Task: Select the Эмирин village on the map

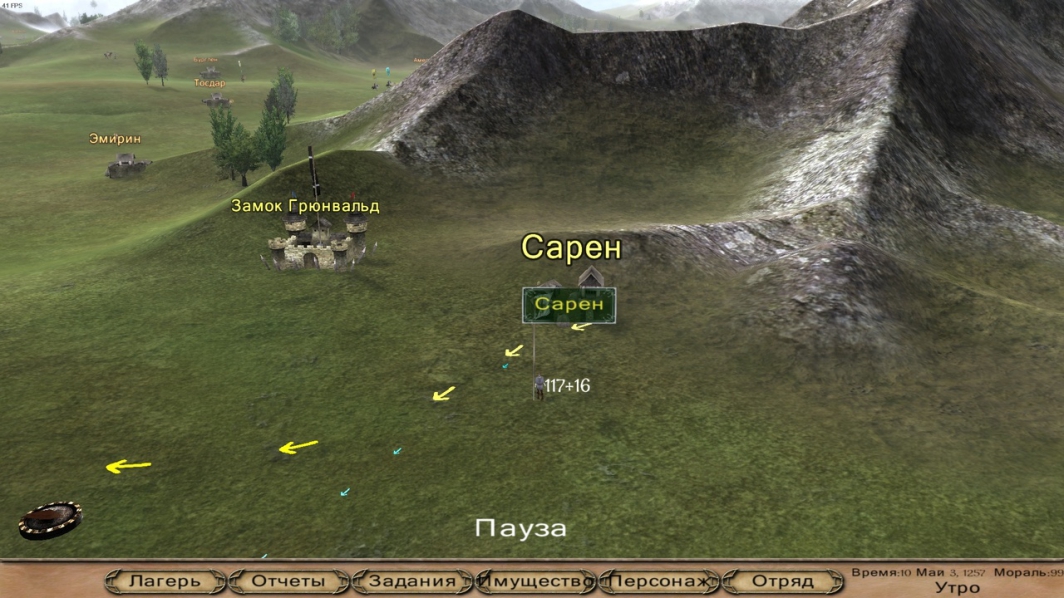Action: click(126, 163)
